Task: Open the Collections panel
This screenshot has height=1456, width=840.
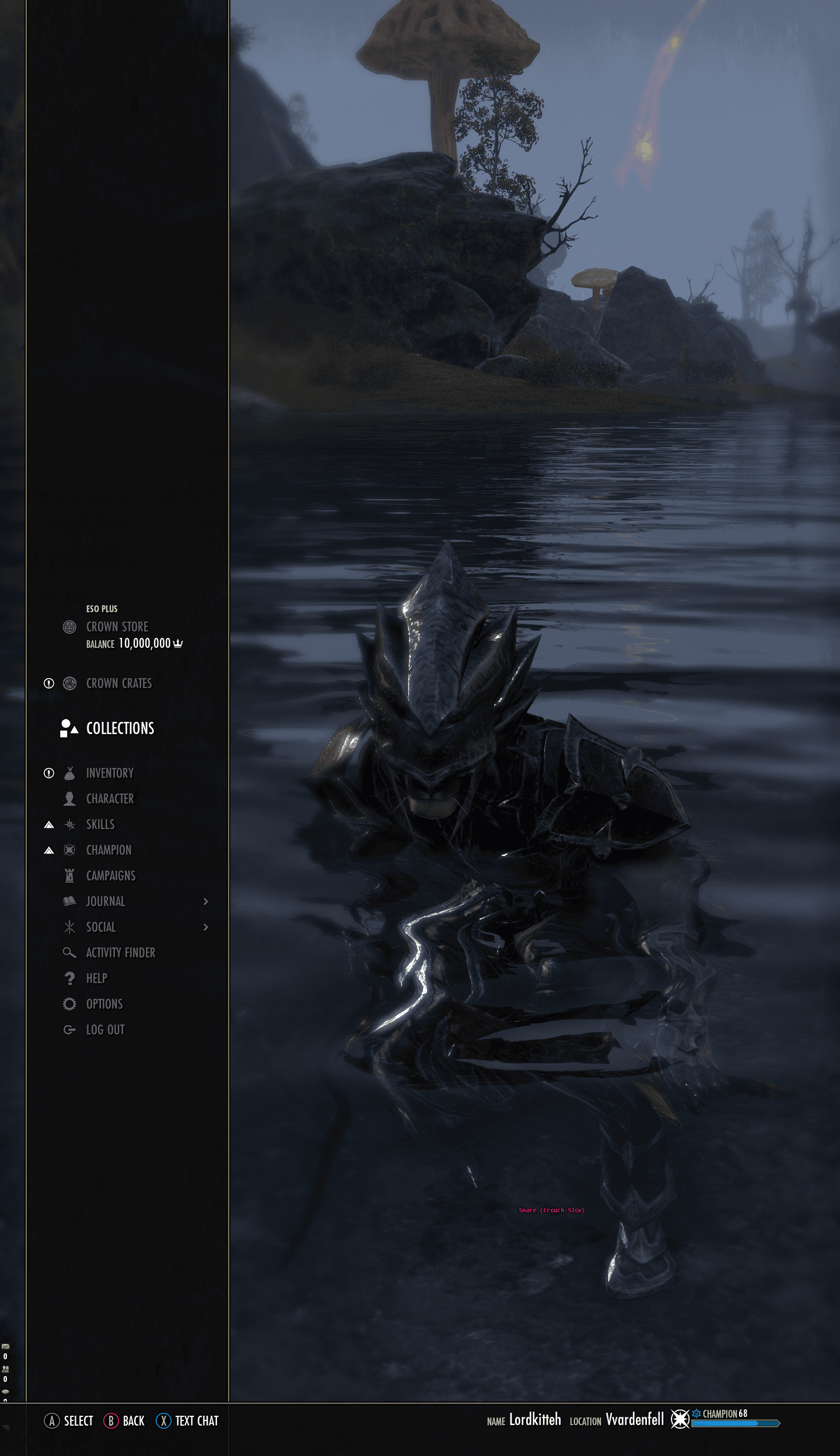Action: tap(120, 728)
